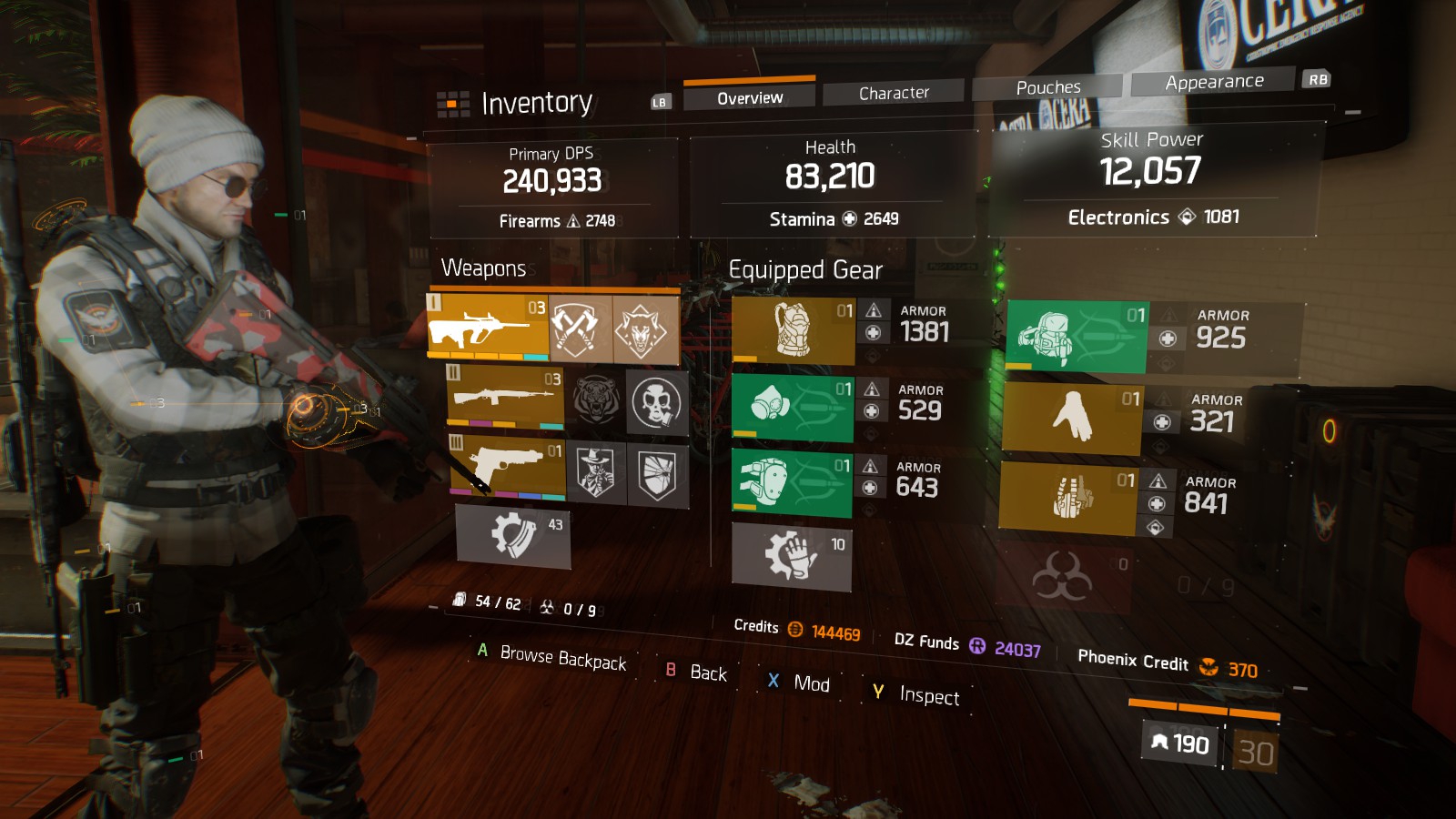This screenshot has width=1456, height=819.
Task: Open the weapon mods gear slot
Action: tap(513, 537)
